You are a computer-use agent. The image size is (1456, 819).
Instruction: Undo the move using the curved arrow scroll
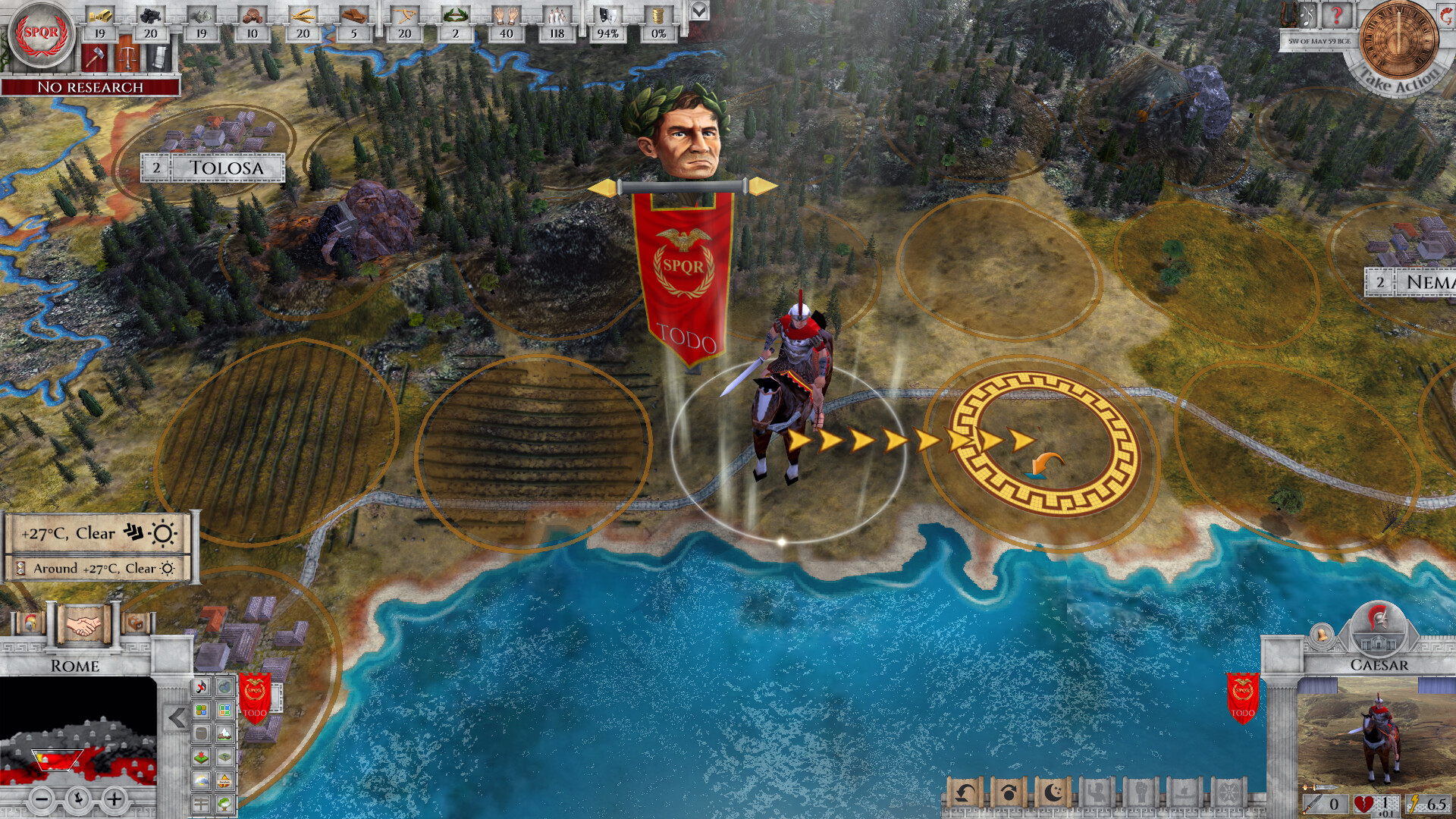coord(965,792)
